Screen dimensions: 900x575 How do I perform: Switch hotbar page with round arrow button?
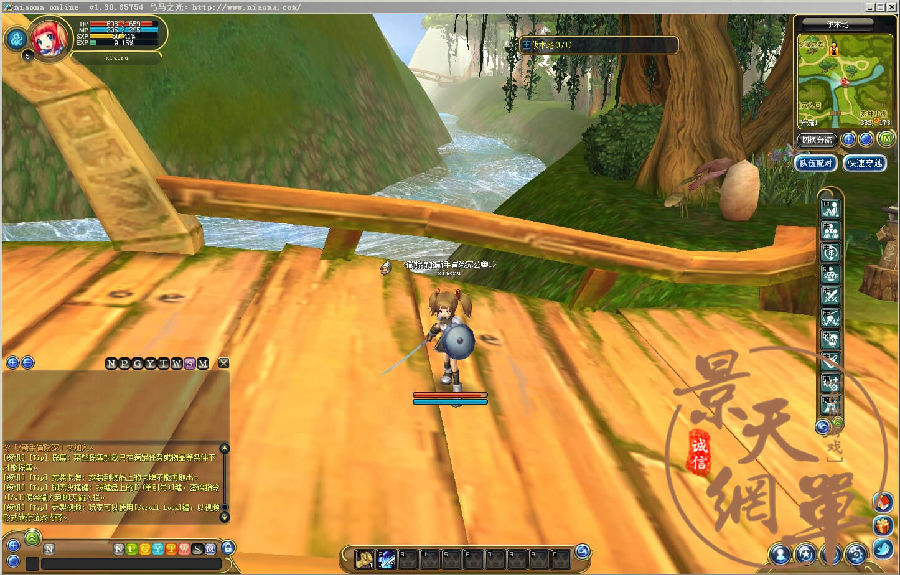583,550
